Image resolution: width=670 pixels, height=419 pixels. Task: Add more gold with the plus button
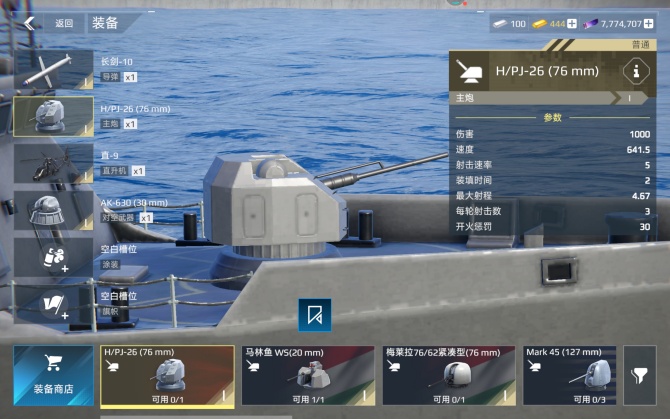coord(572,23)
